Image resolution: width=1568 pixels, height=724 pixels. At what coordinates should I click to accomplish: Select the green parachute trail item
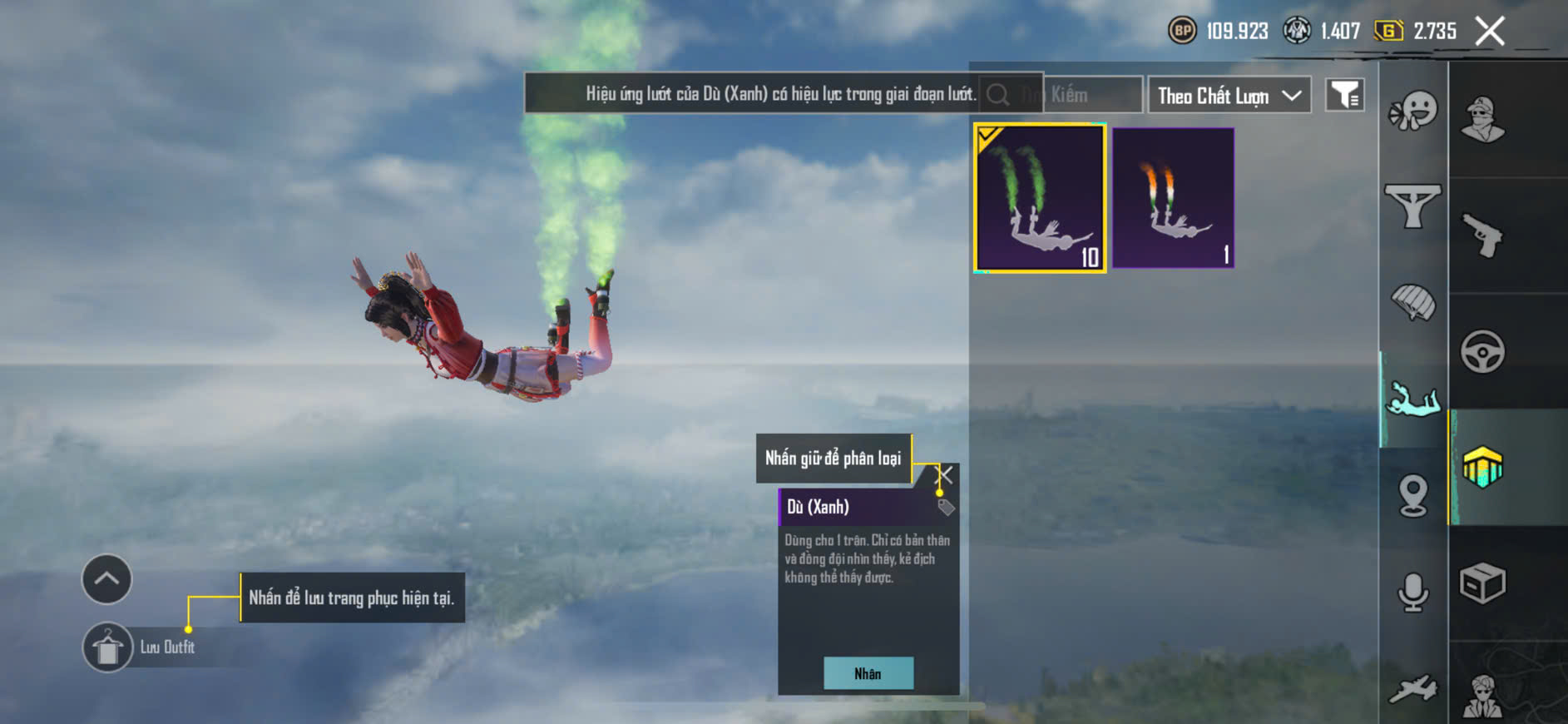[1040, 198]
